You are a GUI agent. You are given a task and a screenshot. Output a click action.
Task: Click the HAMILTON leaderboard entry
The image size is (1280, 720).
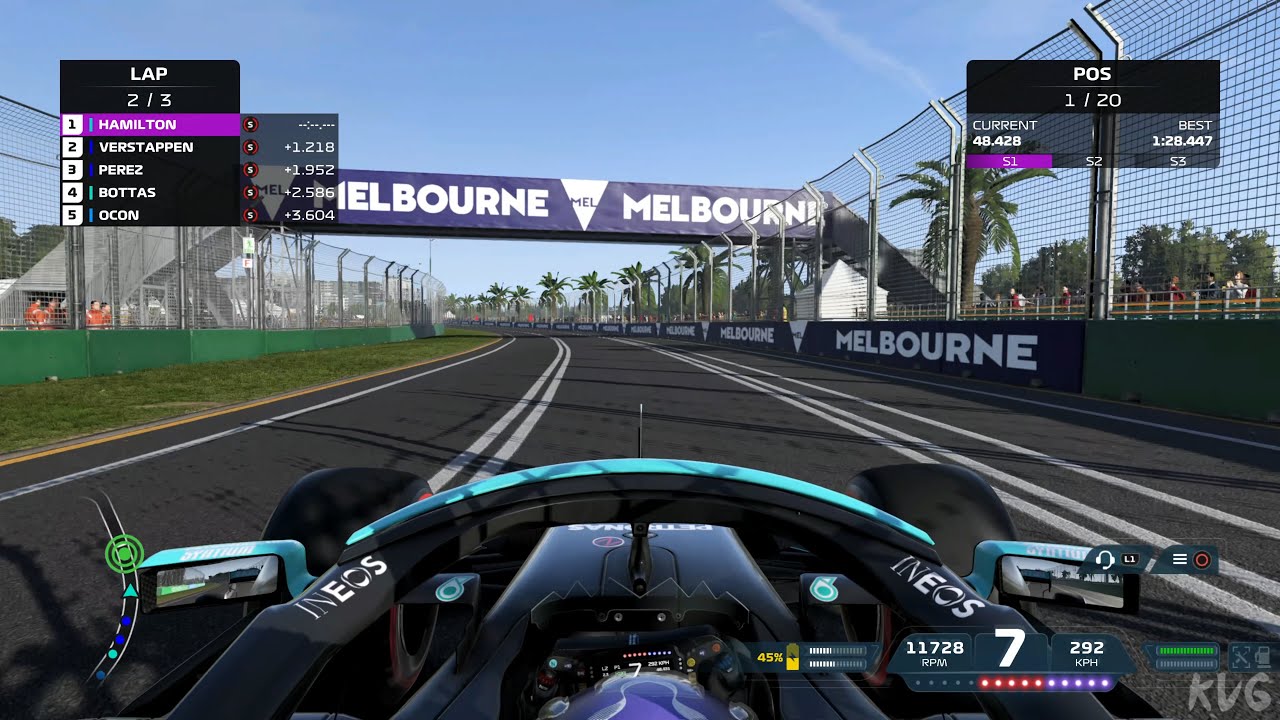coord(140,124)
